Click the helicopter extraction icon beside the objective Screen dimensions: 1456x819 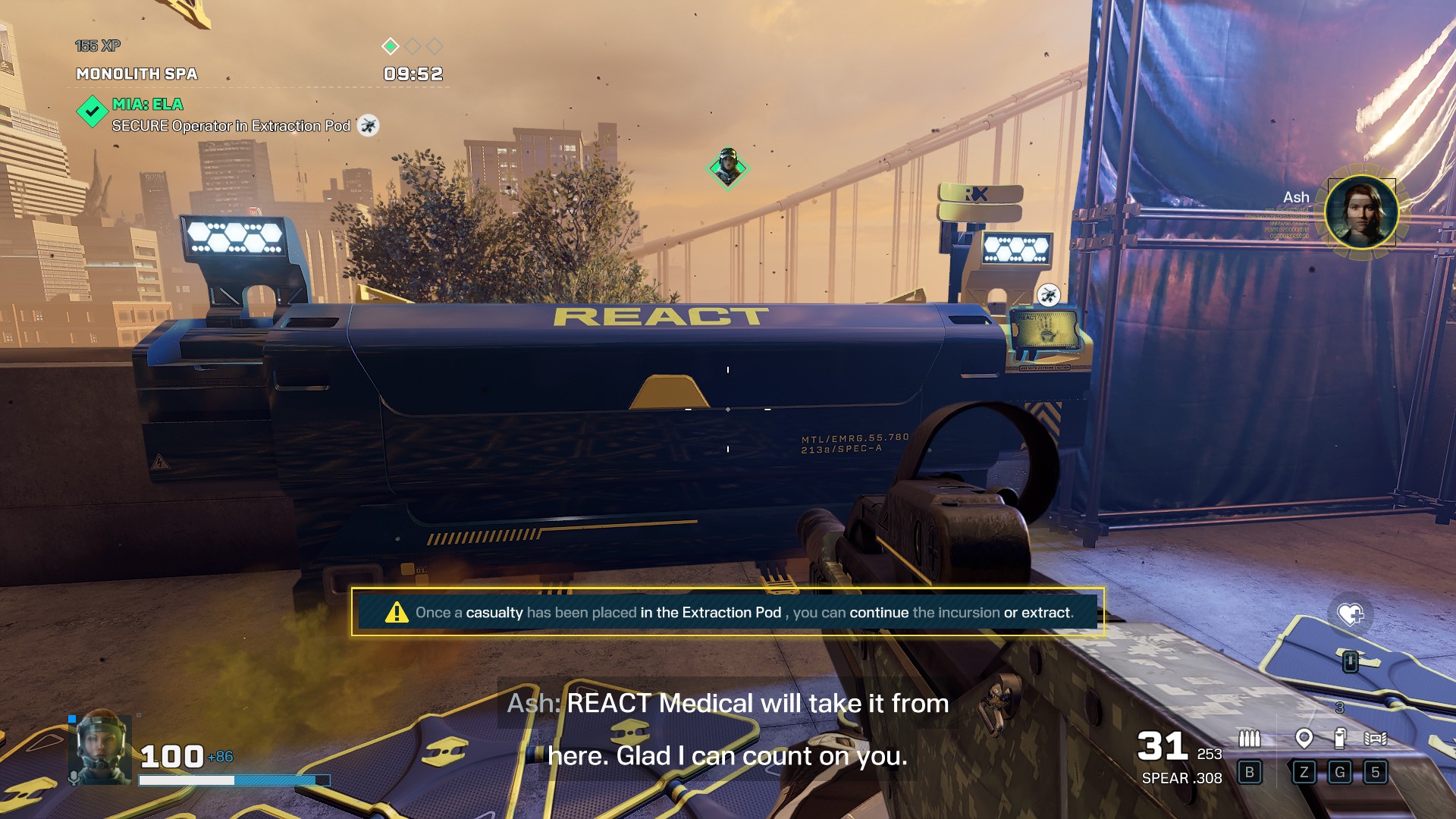pyautogui.click(x=368, y=126)
